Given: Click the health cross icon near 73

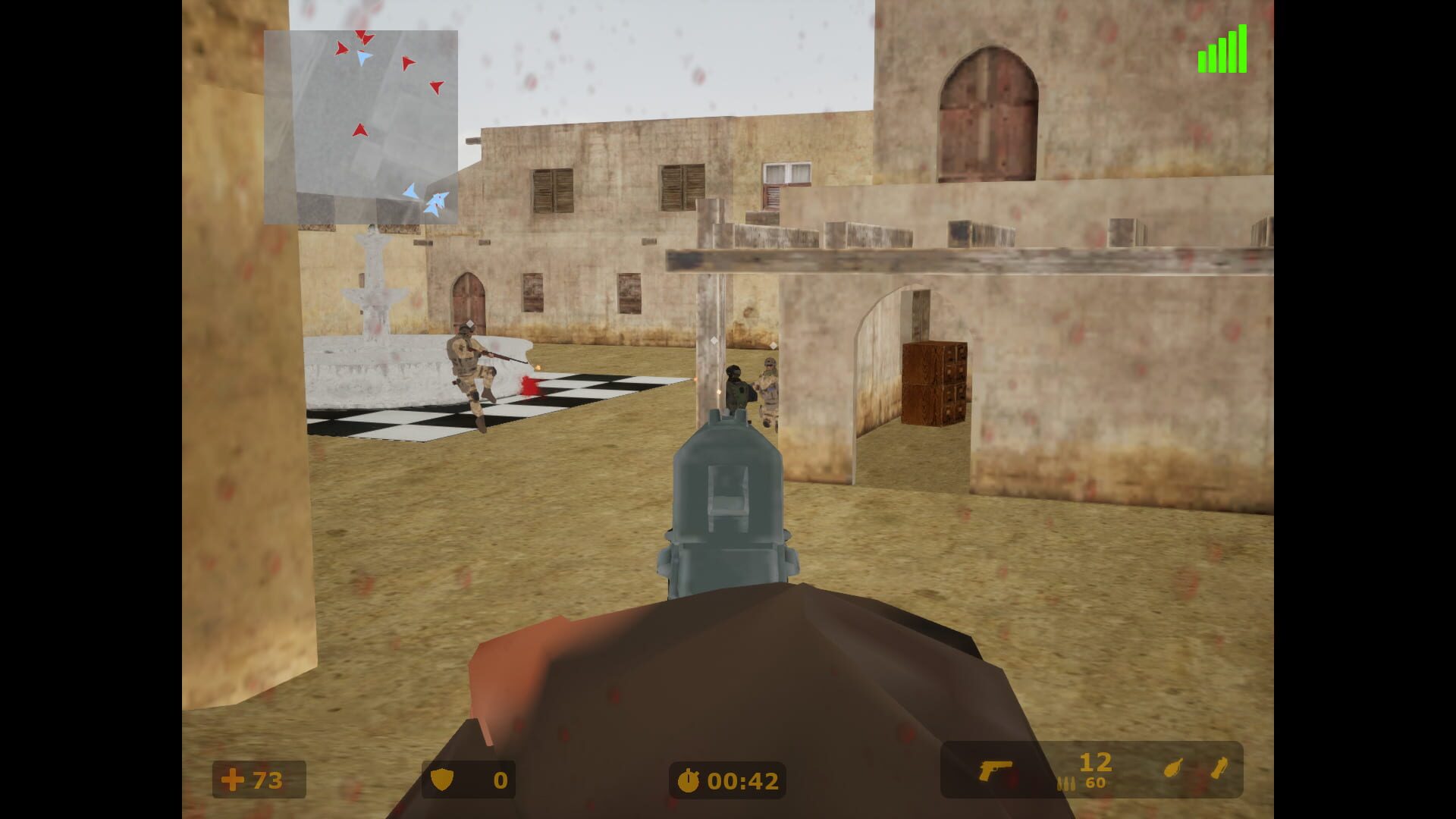Looking at the screenshot, I should [x=232, y=779].
